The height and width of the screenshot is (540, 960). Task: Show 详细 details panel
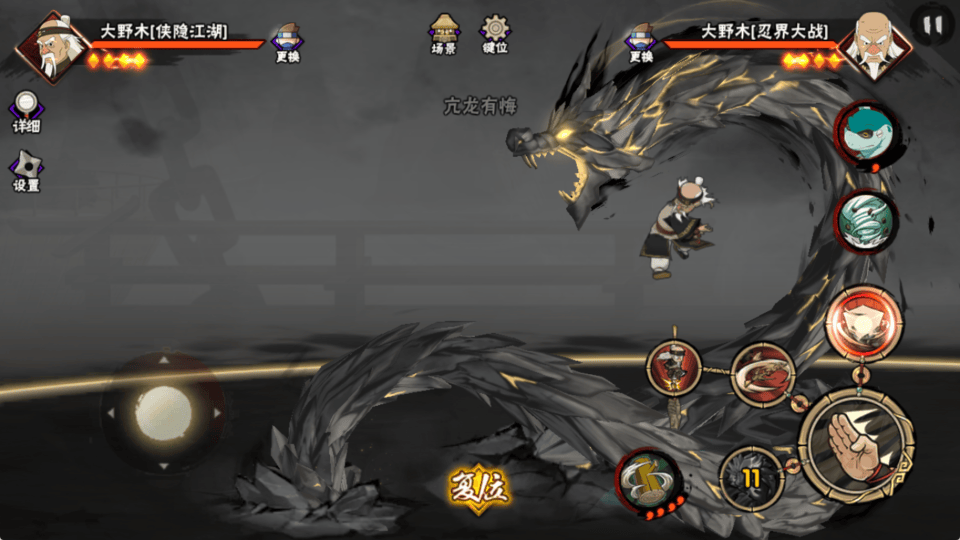[x=27, y=110]
